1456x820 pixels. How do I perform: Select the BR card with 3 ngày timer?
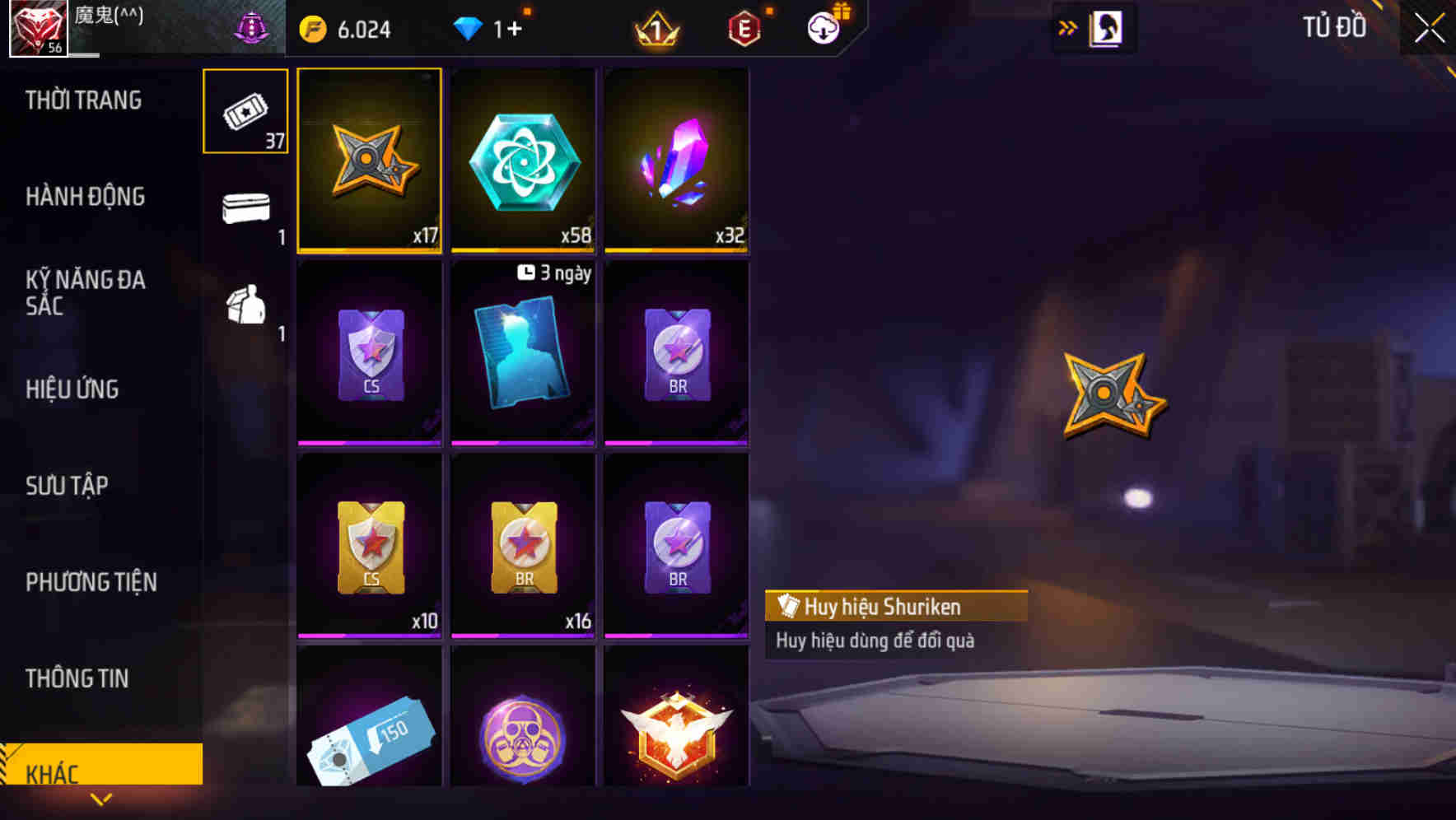point(523,354)
